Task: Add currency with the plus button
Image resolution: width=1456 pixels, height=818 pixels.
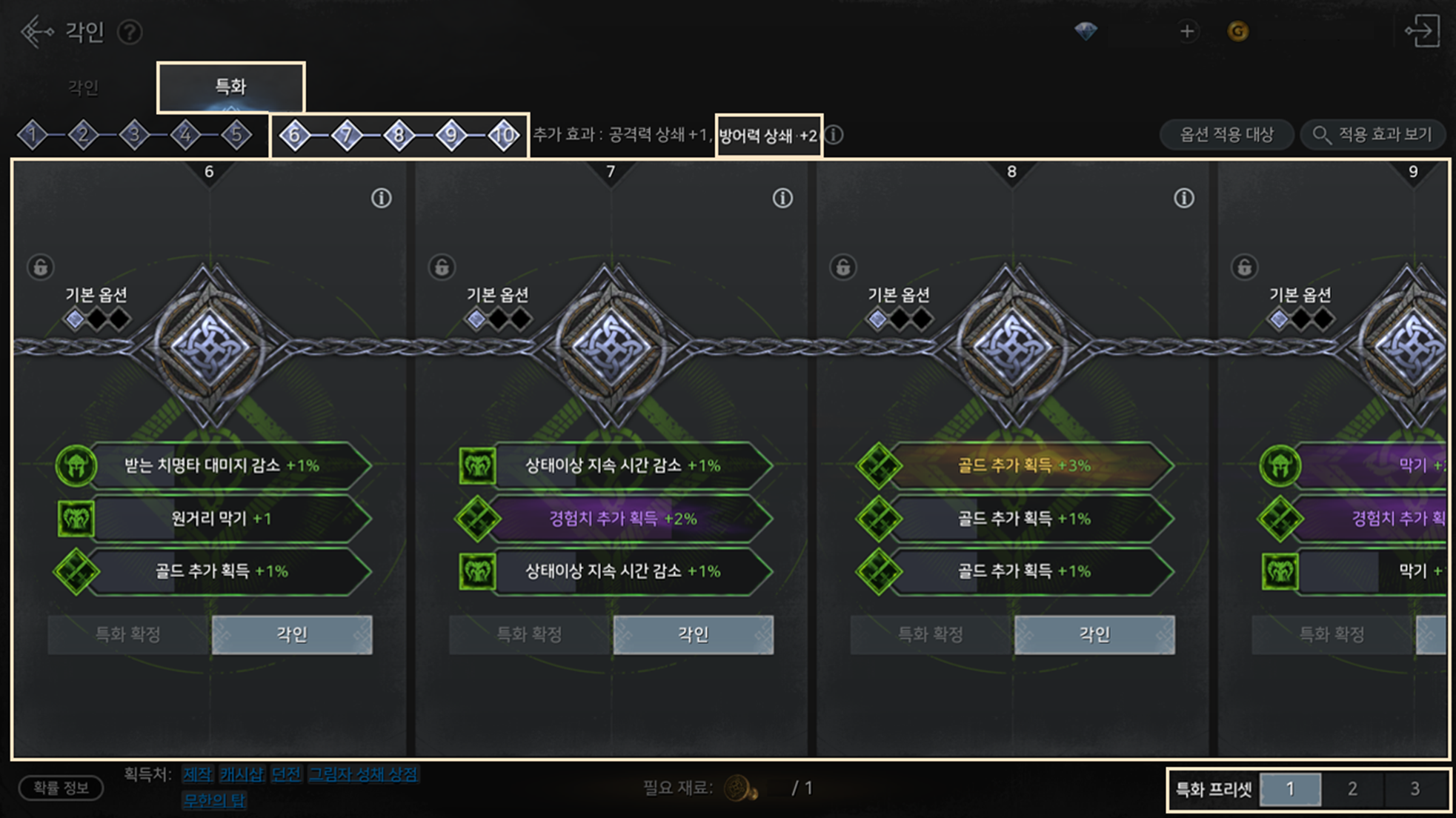Action: (x=1187, y=31)
